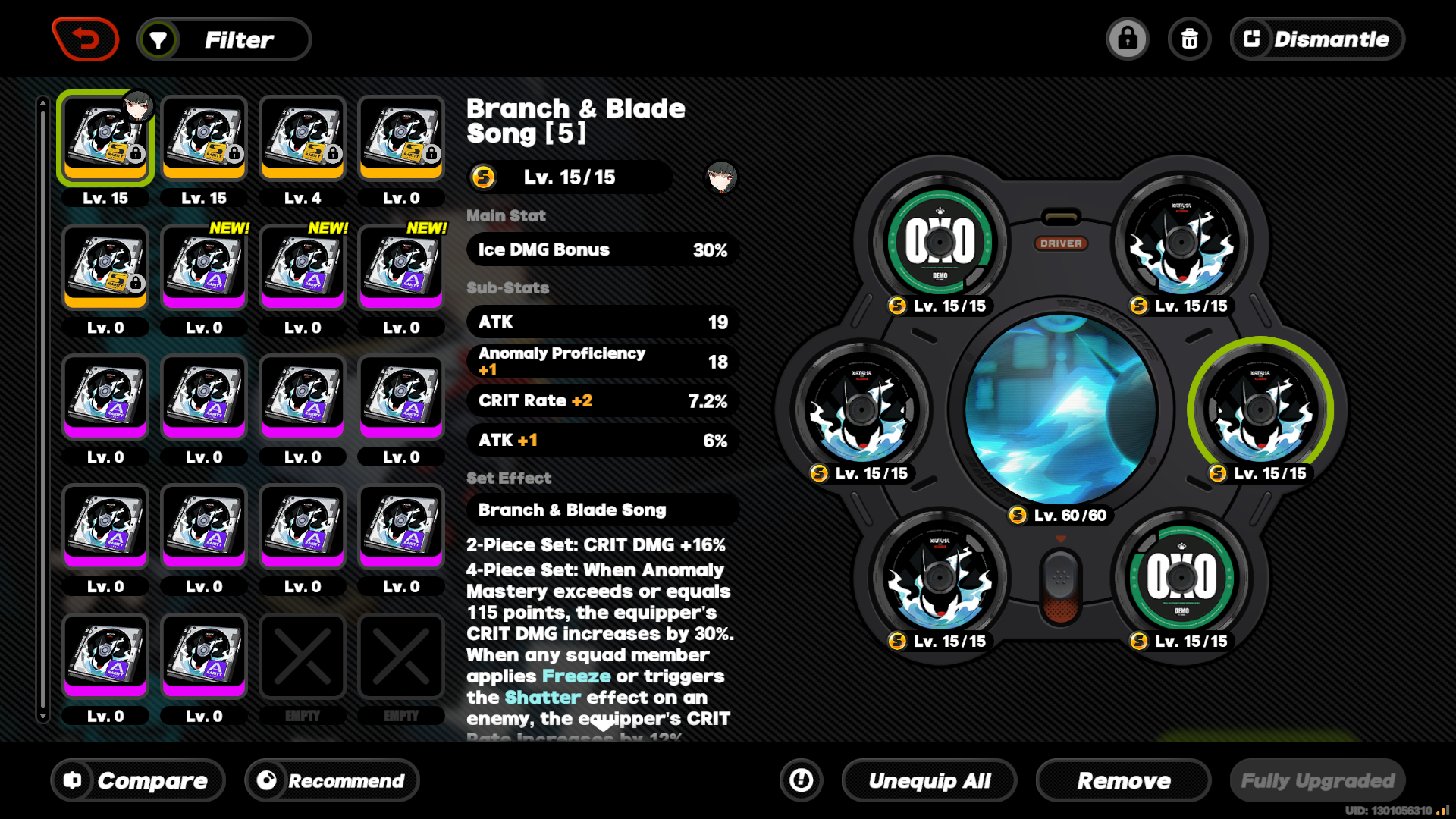Click the Compare icon beside its label
1456x819 pixels.
[x=72, y=780]
